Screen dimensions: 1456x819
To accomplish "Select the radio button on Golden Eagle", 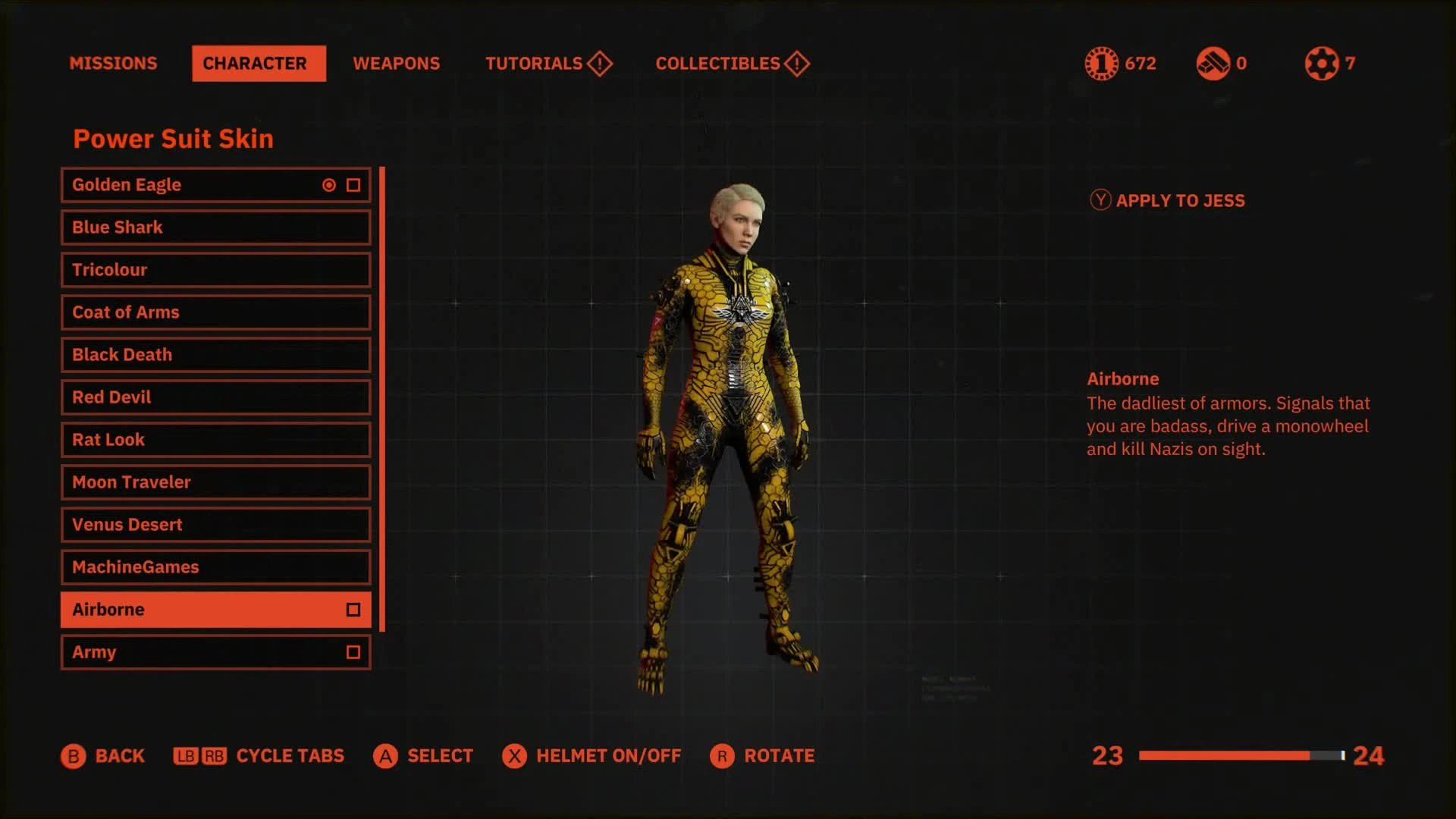I will click(x=327, y=184).
